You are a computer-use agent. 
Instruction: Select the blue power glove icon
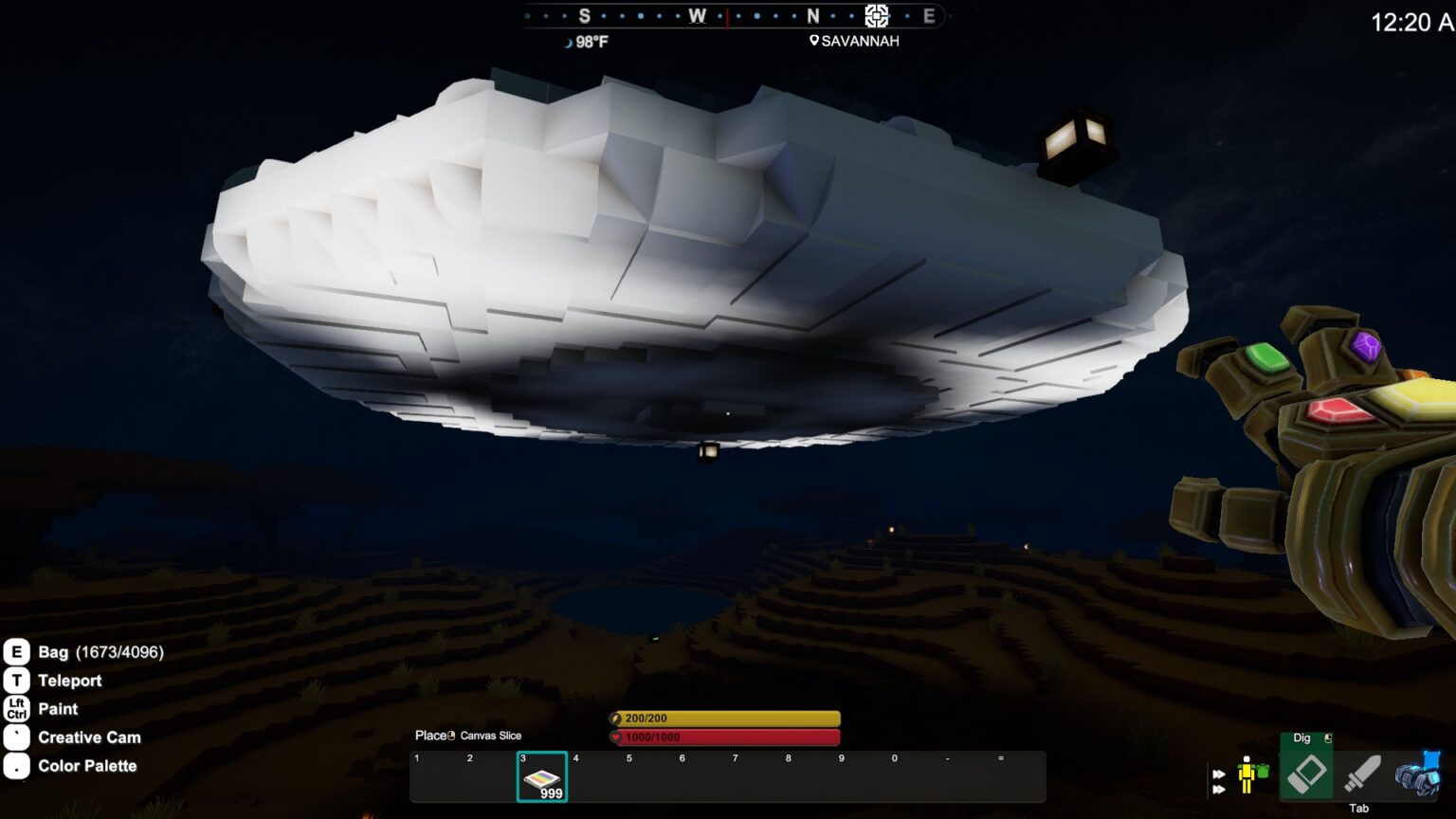pyautogui.click(x=1417, y=773)
